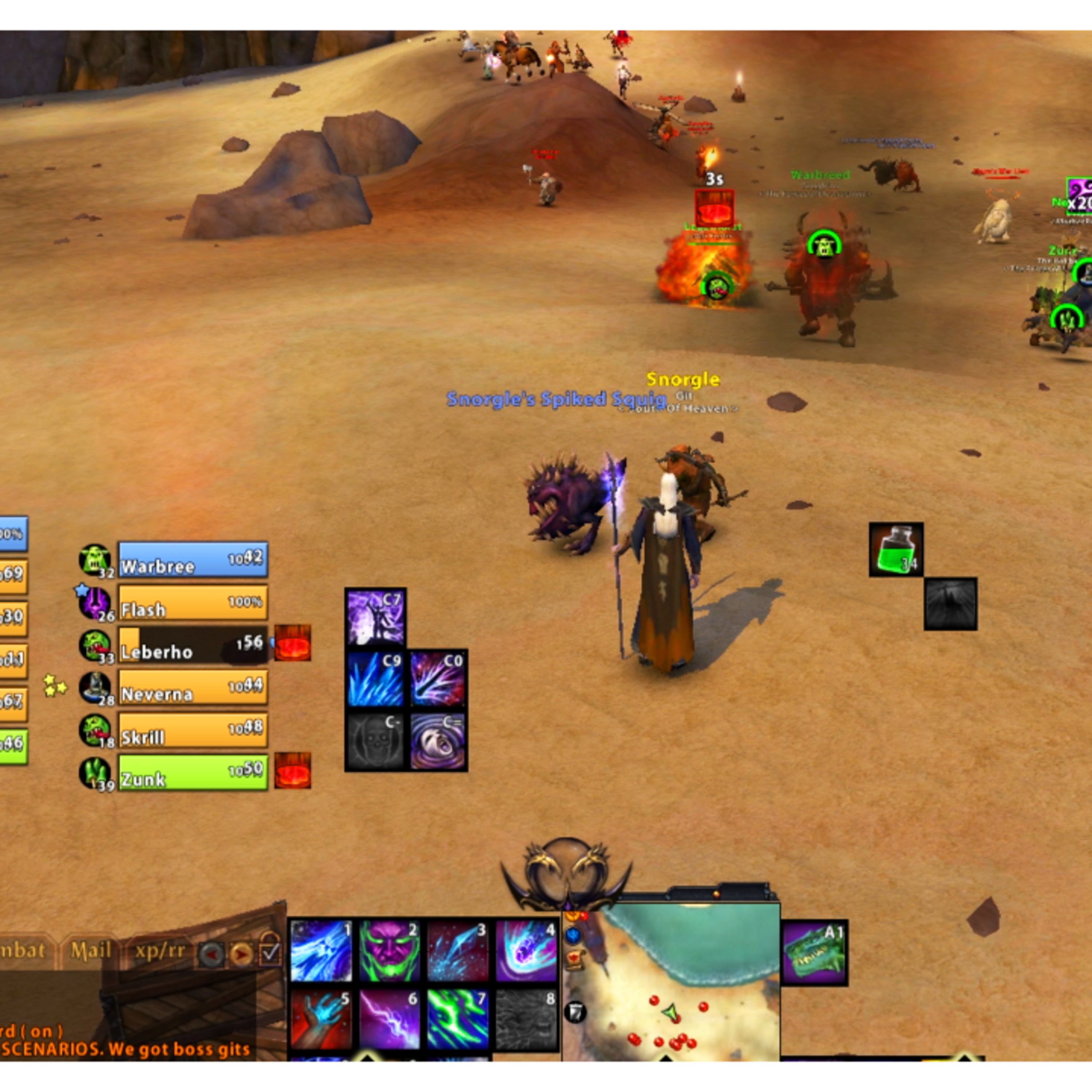Viewport: 1092px width, 1092px height.
Task: Activate the purple demon face ability
Action: (x=389, y=951)
